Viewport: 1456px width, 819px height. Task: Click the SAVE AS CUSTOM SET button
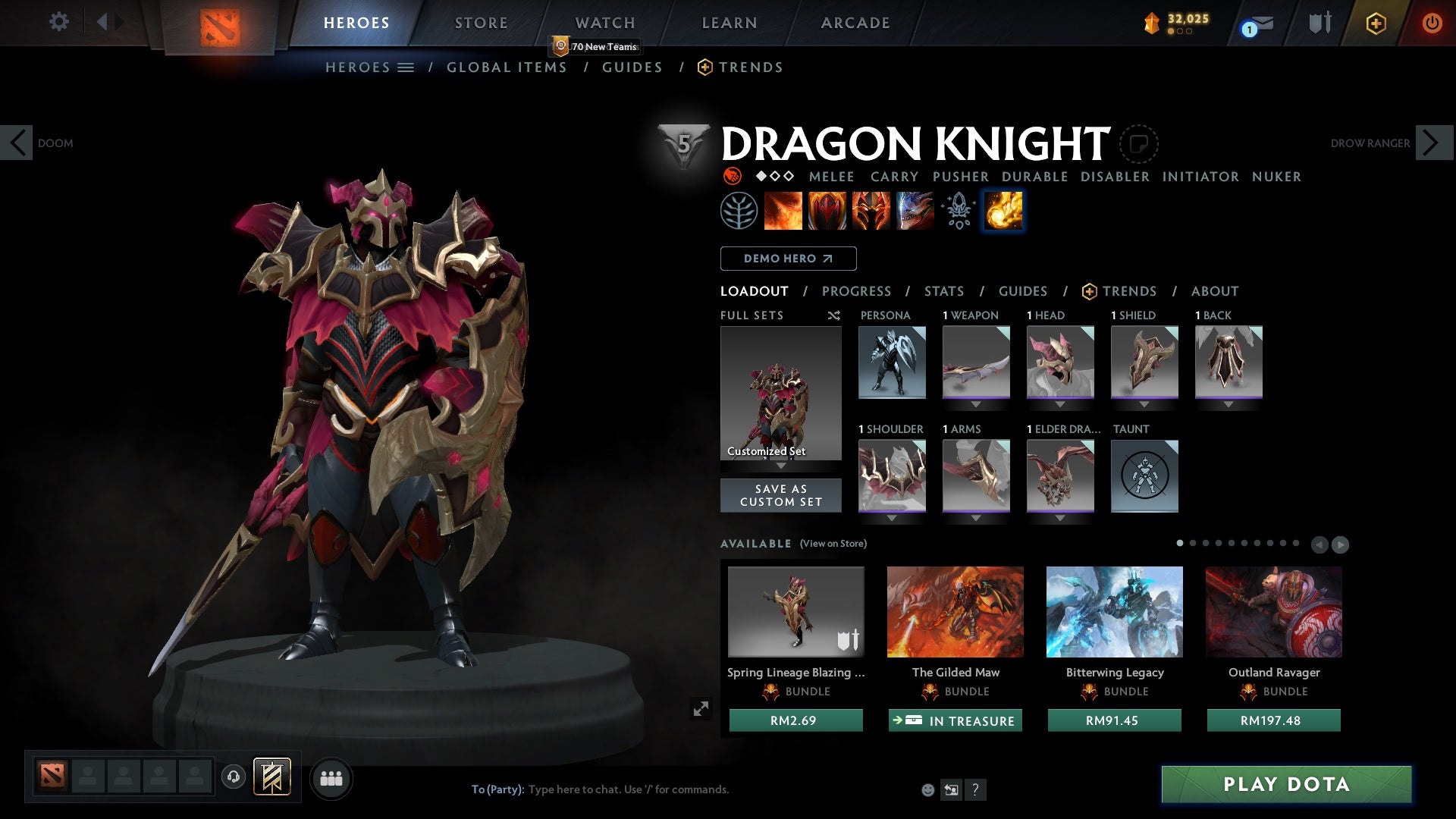[780, 495]
